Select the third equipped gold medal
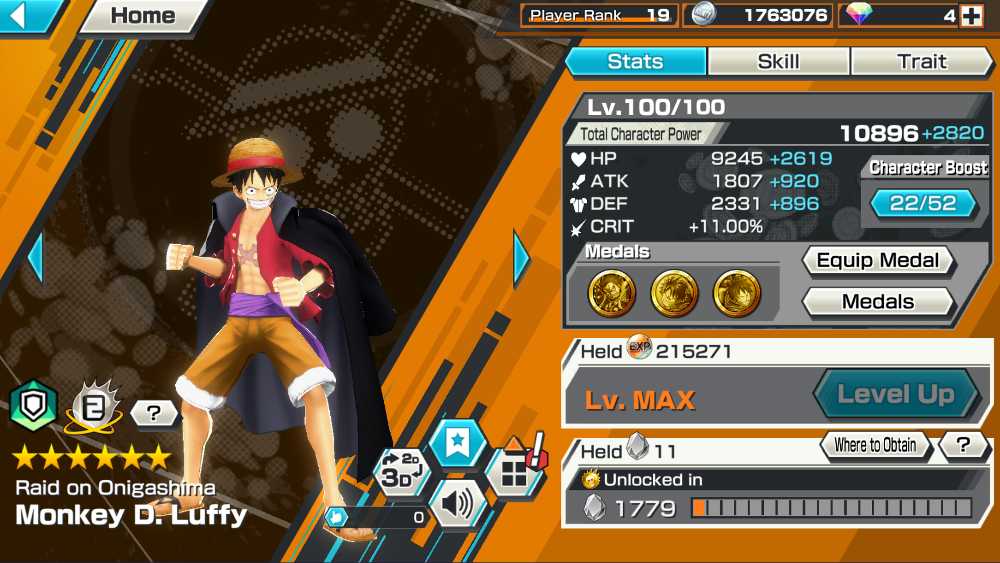1000x563 pixels. (737, 293)
